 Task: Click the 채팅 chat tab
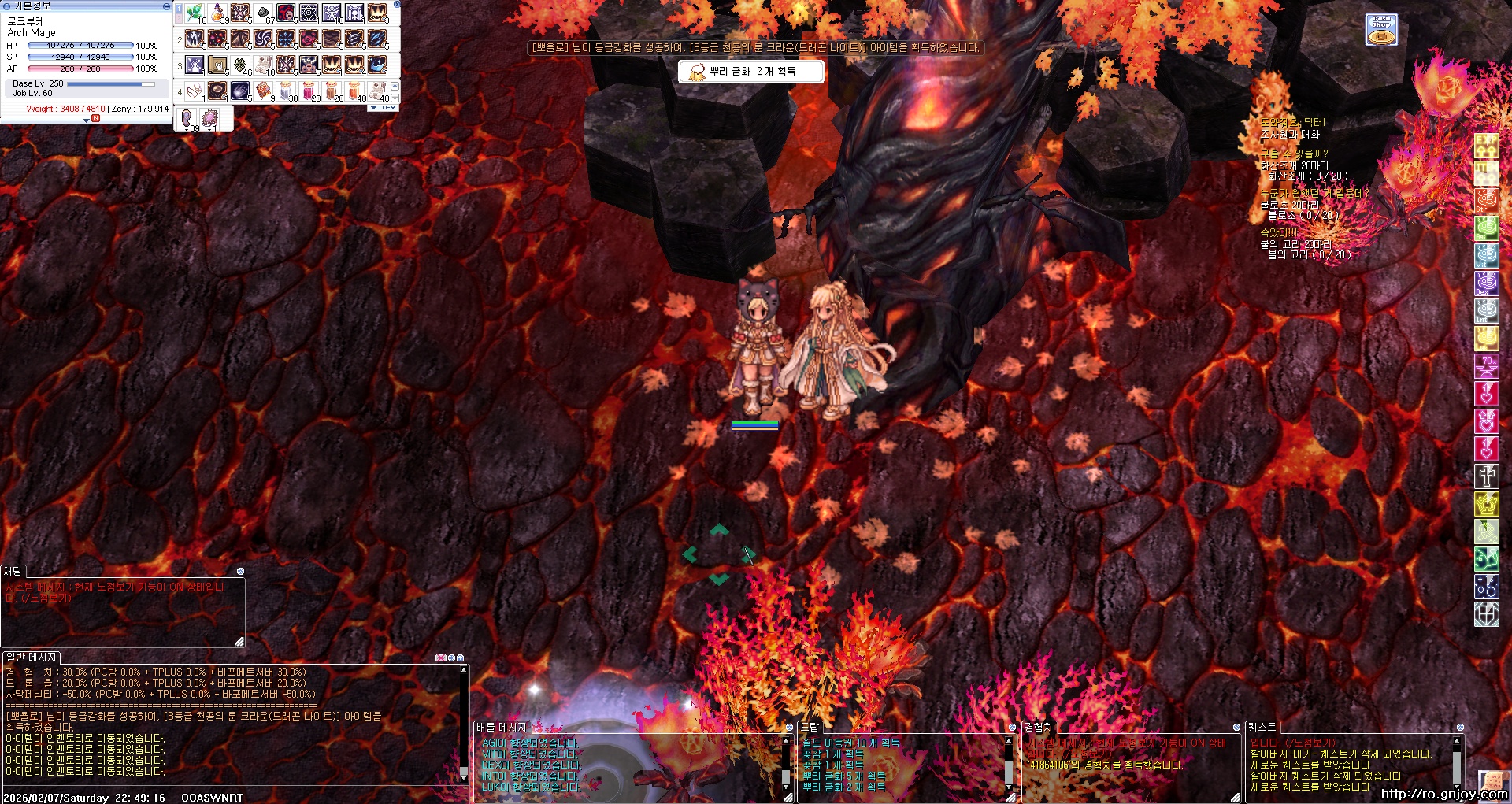(13, 571)
